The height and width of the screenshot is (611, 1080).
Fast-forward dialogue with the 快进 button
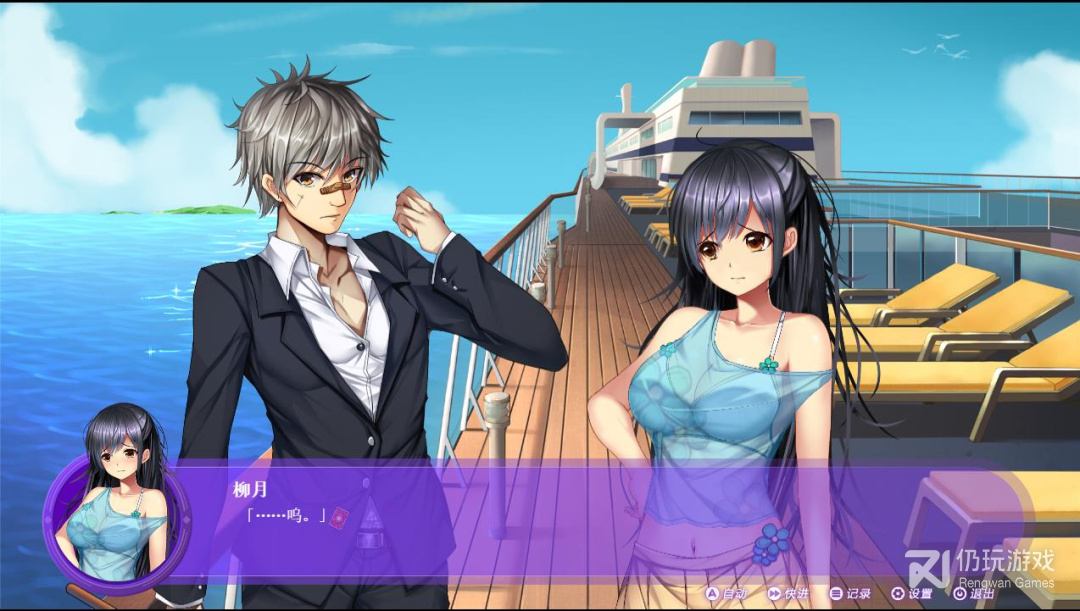pyautogui.click(x=788, y=594)
